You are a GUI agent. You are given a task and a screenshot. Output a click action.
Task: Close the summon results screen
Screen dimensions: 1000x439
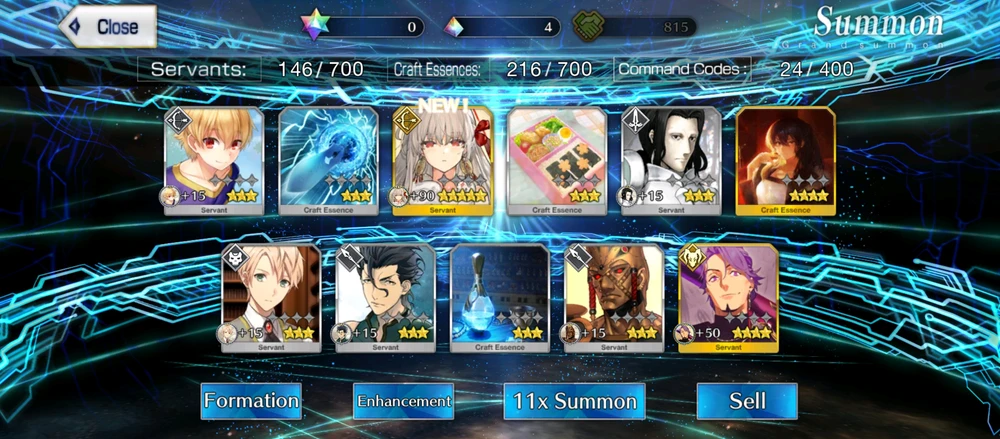coord(108,27)
